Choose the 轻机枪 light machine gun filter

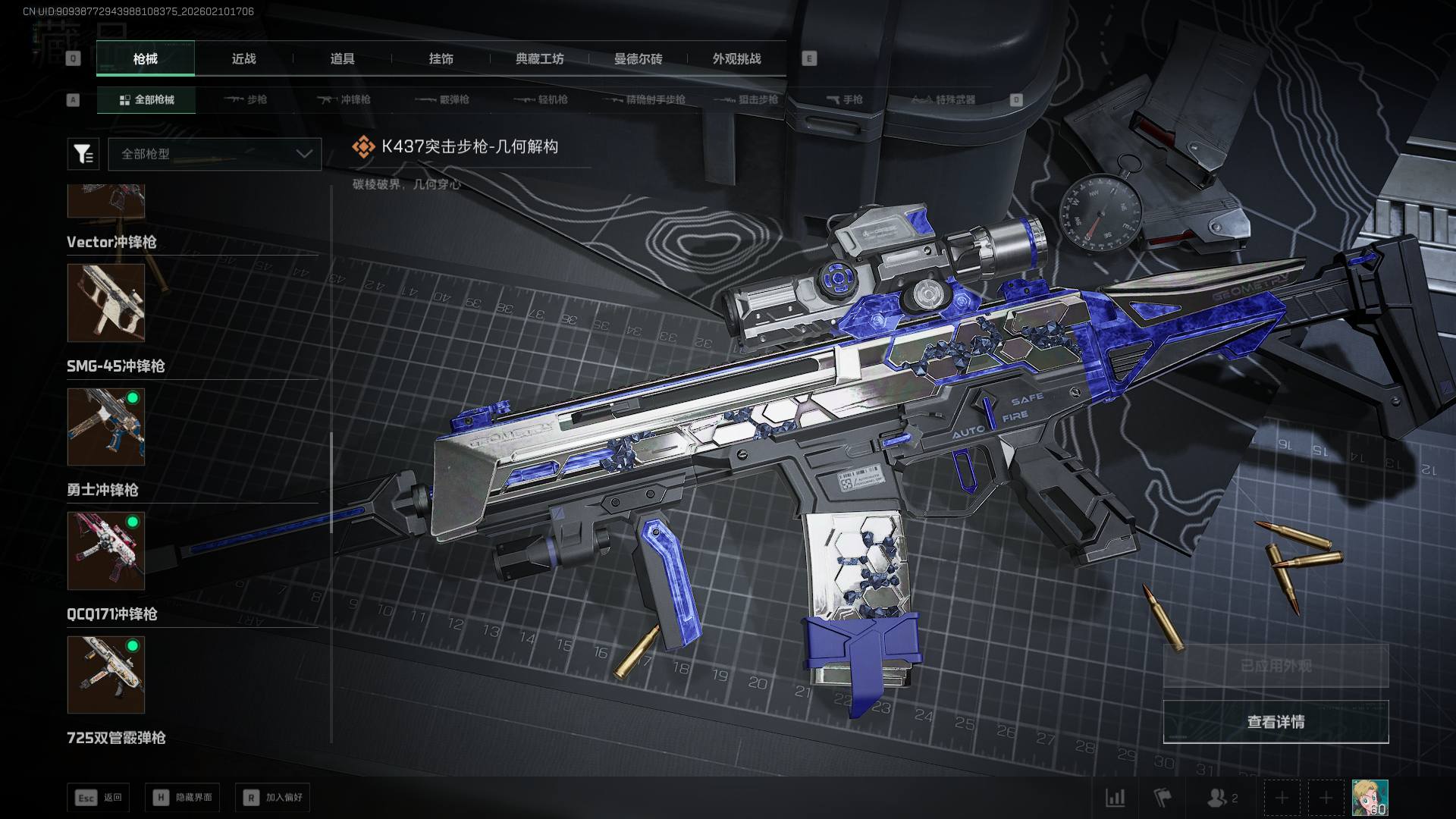click(x=541, y=99)
